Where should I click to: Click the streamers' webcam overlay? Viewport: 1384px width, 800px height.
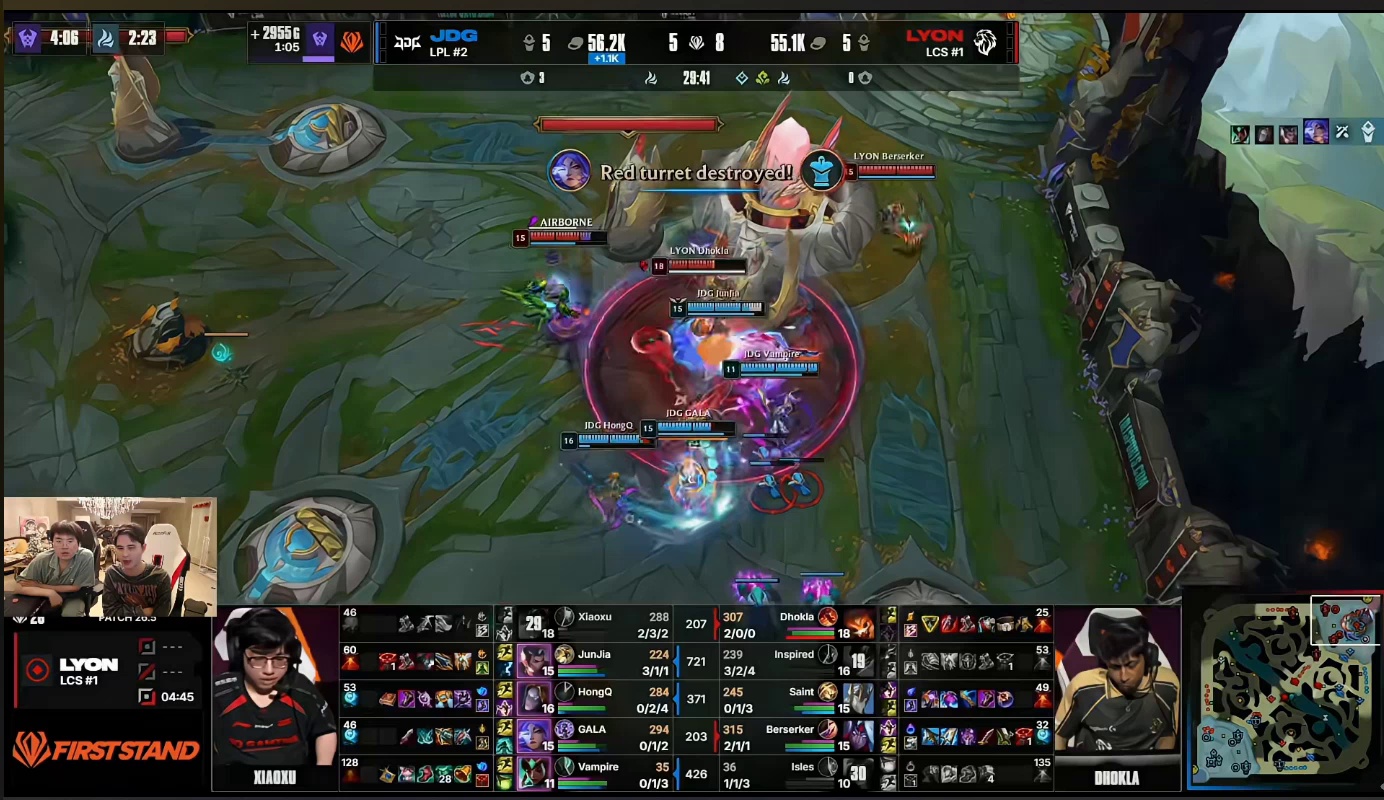(110, 556)
